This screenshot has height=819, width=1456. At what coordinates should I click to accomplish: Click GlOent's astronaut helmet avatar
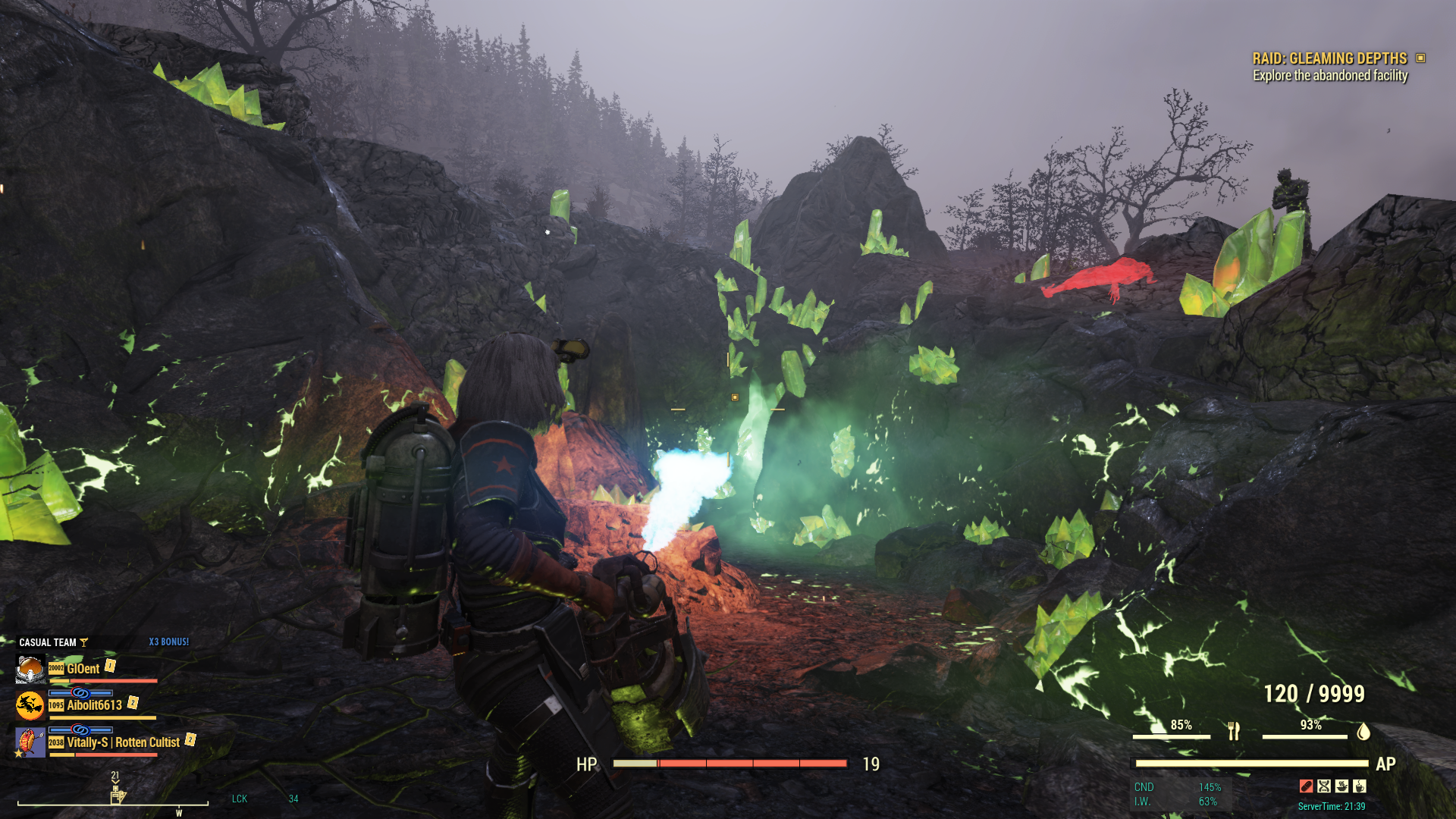point(30,669)
